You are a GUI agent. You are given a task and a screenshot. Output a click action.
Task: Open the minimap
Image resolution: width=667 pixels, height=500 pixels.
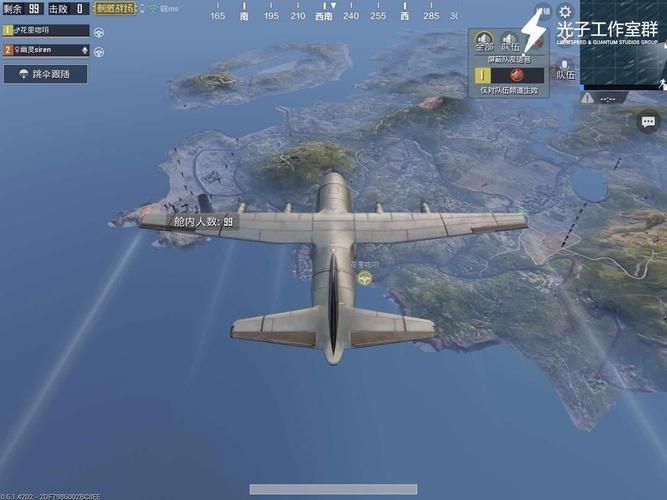[x=622, y=42]
